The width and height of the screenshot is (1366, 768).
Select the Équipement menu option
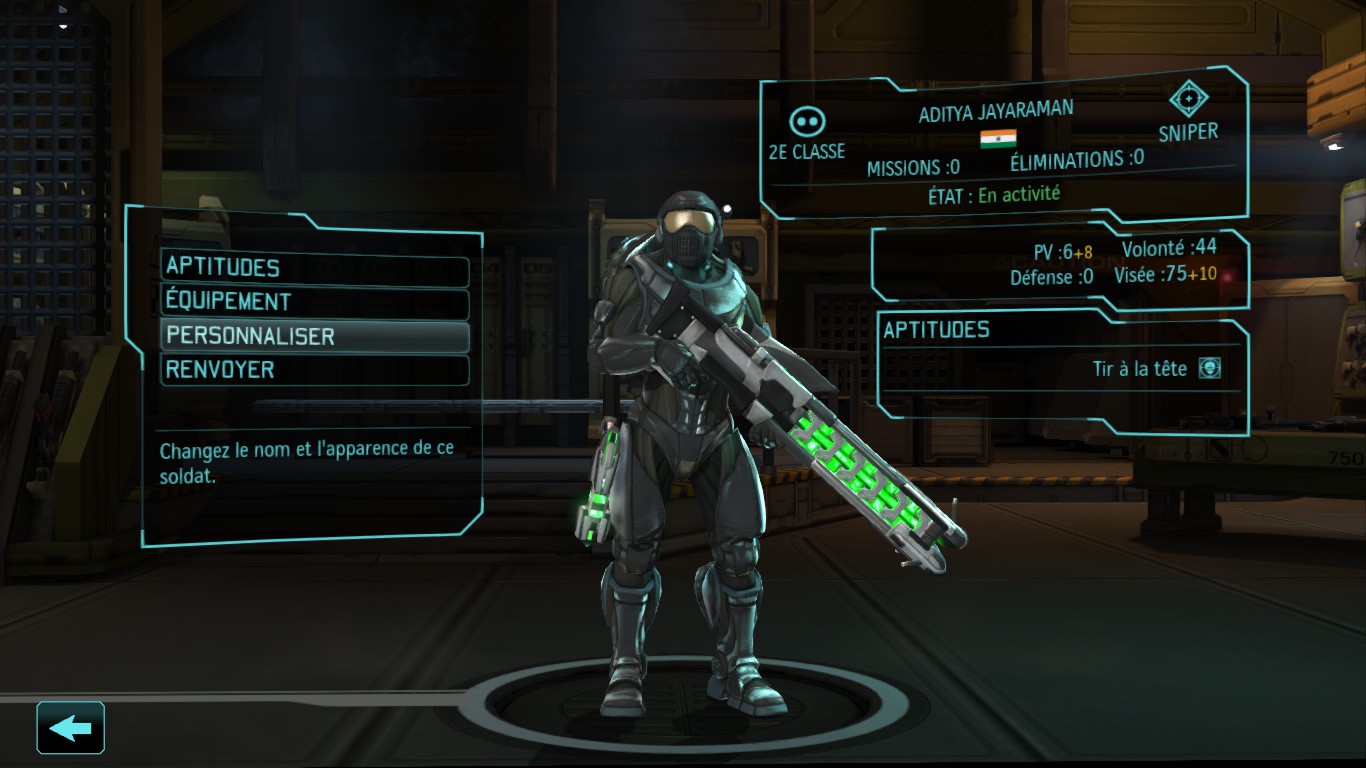(314, 302)
